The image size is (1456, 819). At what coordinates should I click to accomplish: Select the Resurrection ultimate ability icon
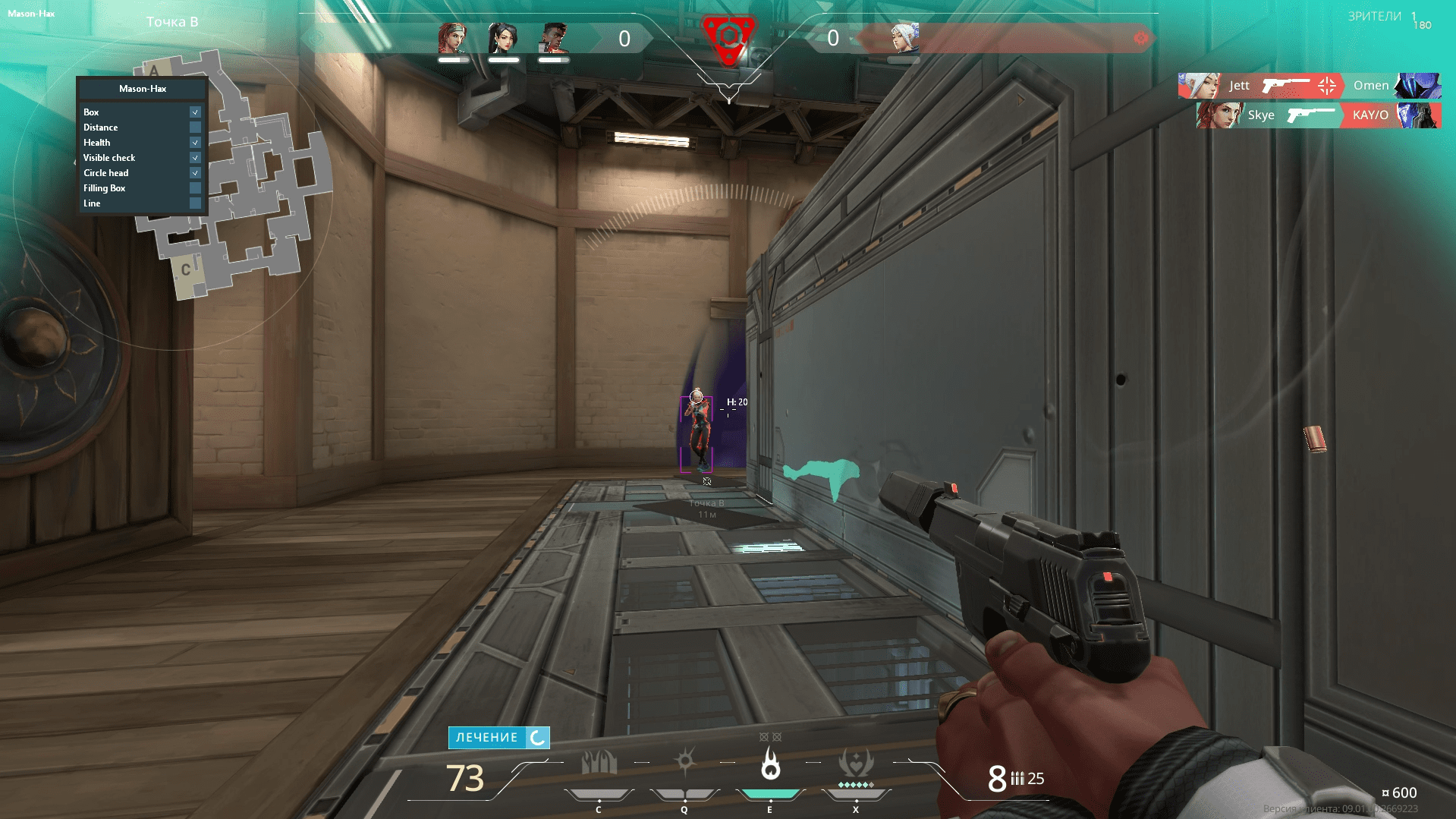click(856, 763)
